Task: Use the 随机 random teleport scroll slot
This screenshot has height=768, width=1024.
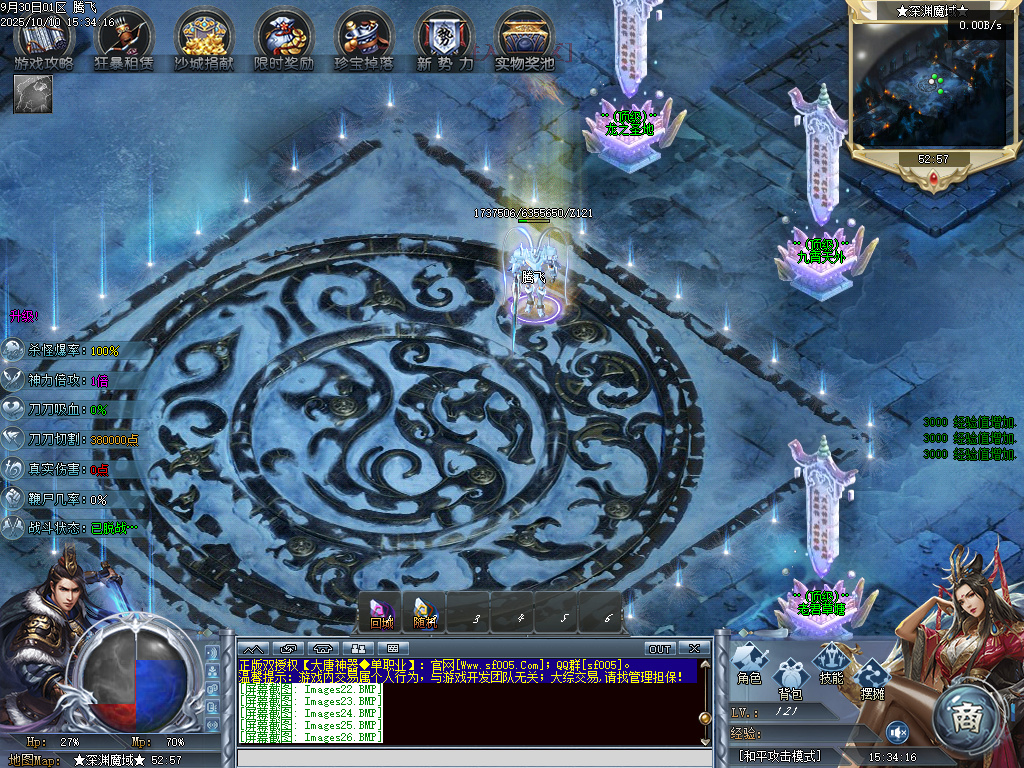Action: (x=425, y=612)
